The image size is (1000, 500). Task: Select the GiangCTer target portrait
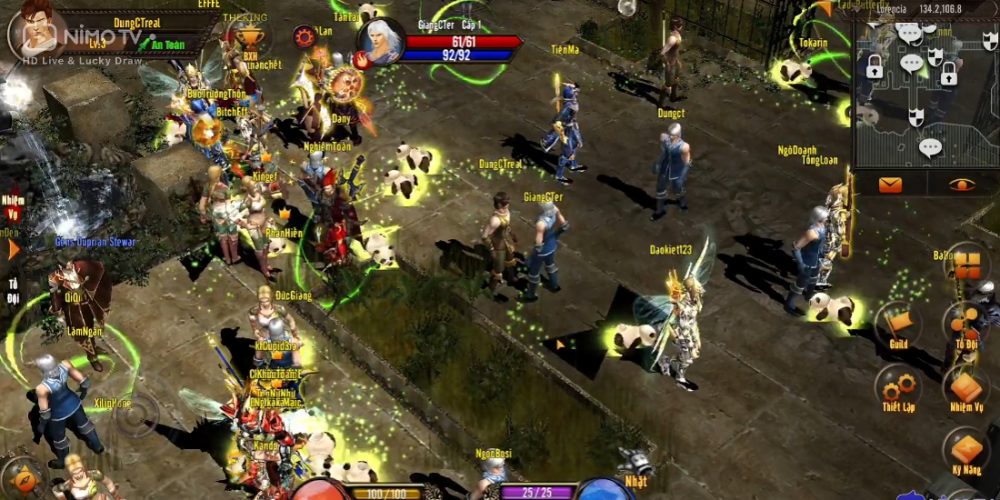point(380,42)
